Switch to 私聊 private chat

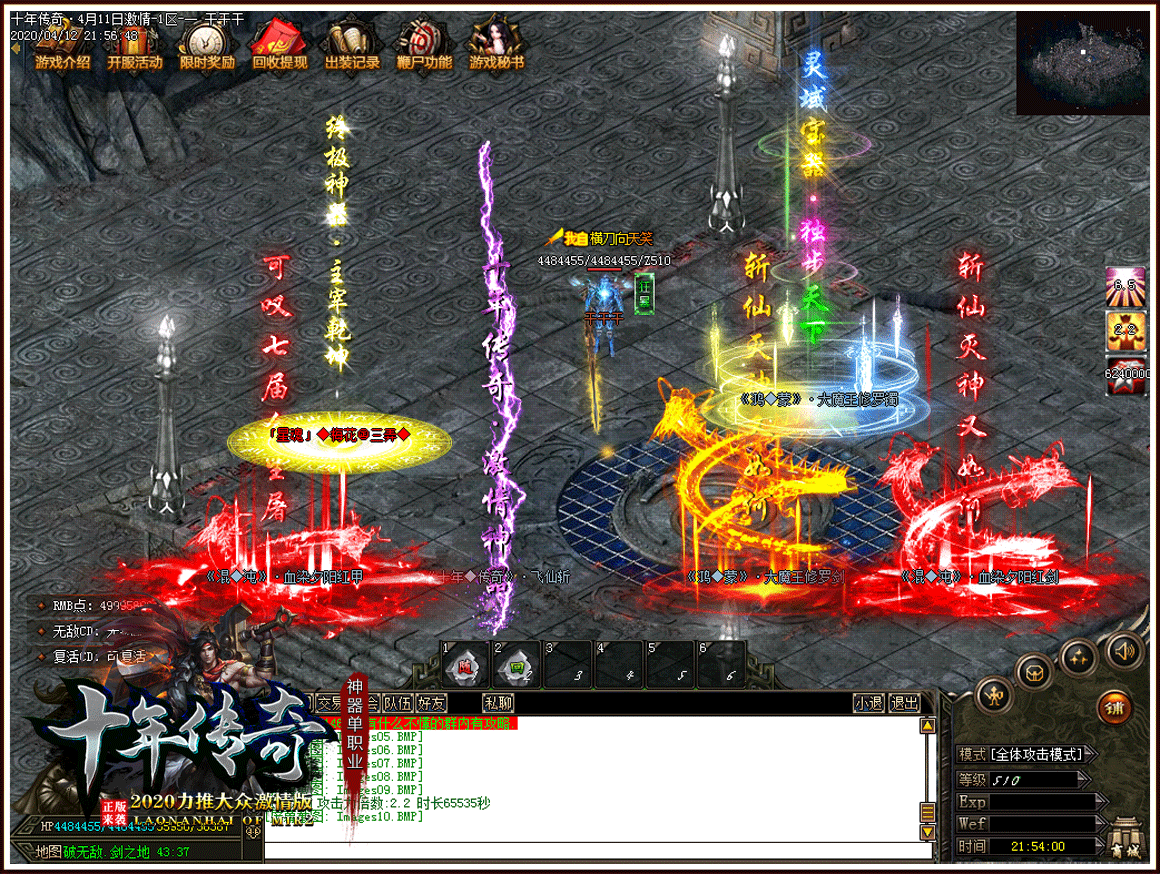click(497, 703)
